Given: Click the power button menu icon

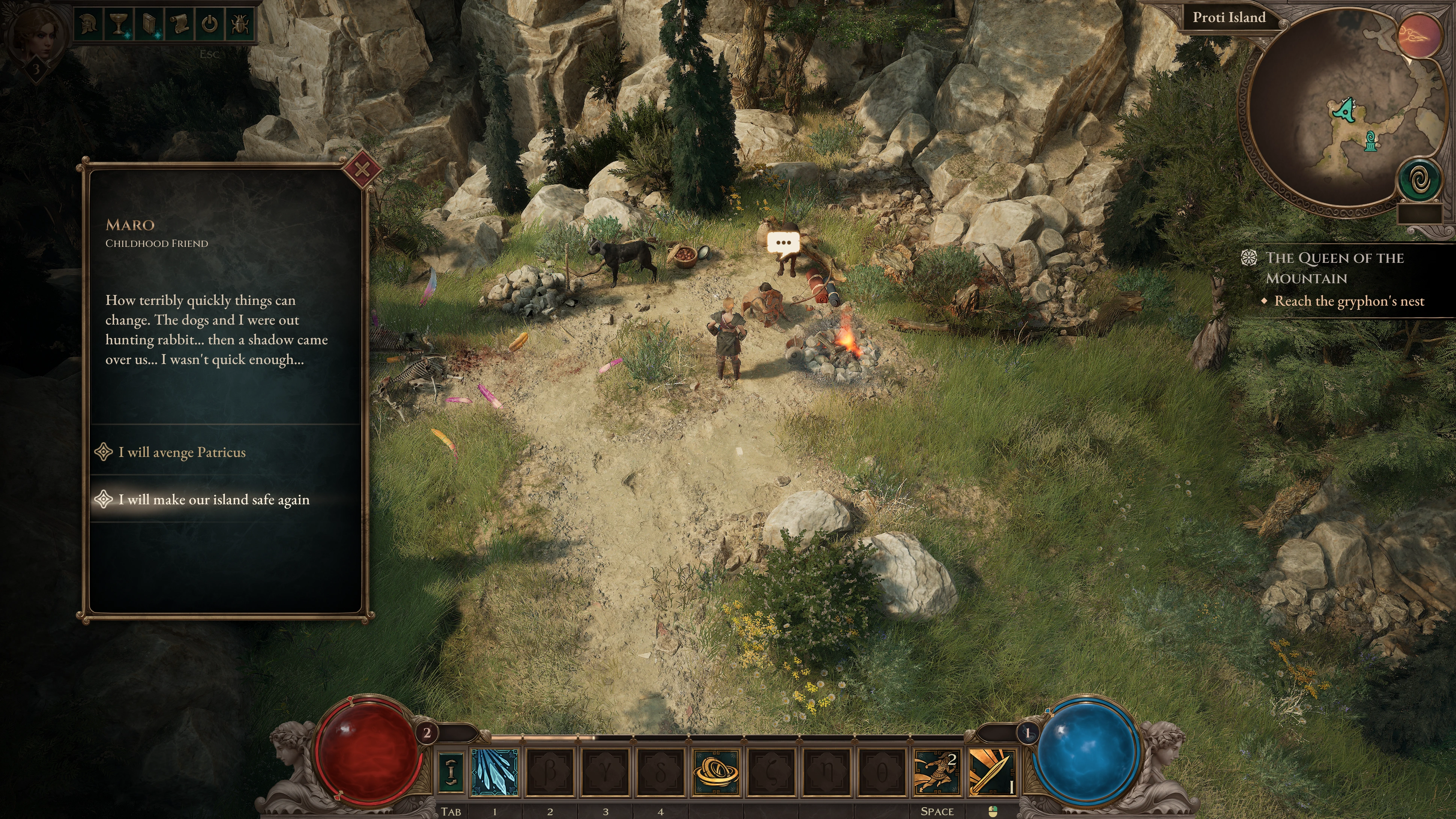Looking at the screenshot, I should (x=210, y=24).
